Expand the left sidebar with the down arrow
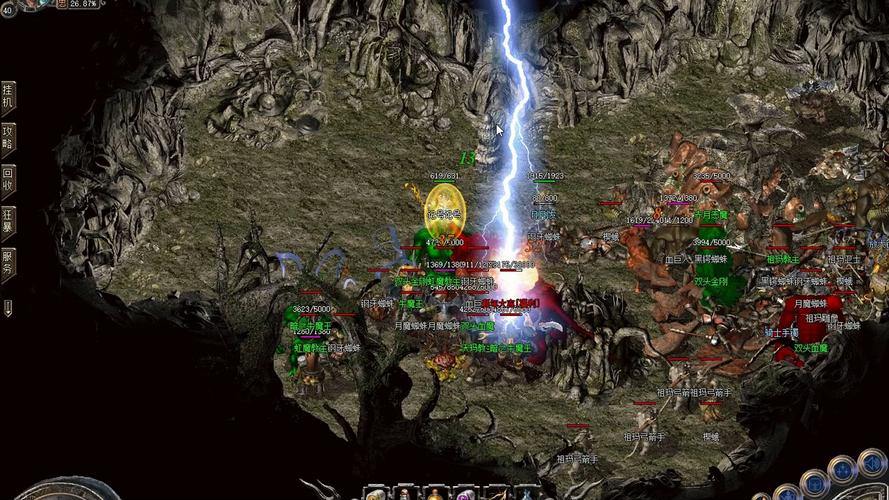Viewport: 889px width, 500px height. (x=8, y=307)
